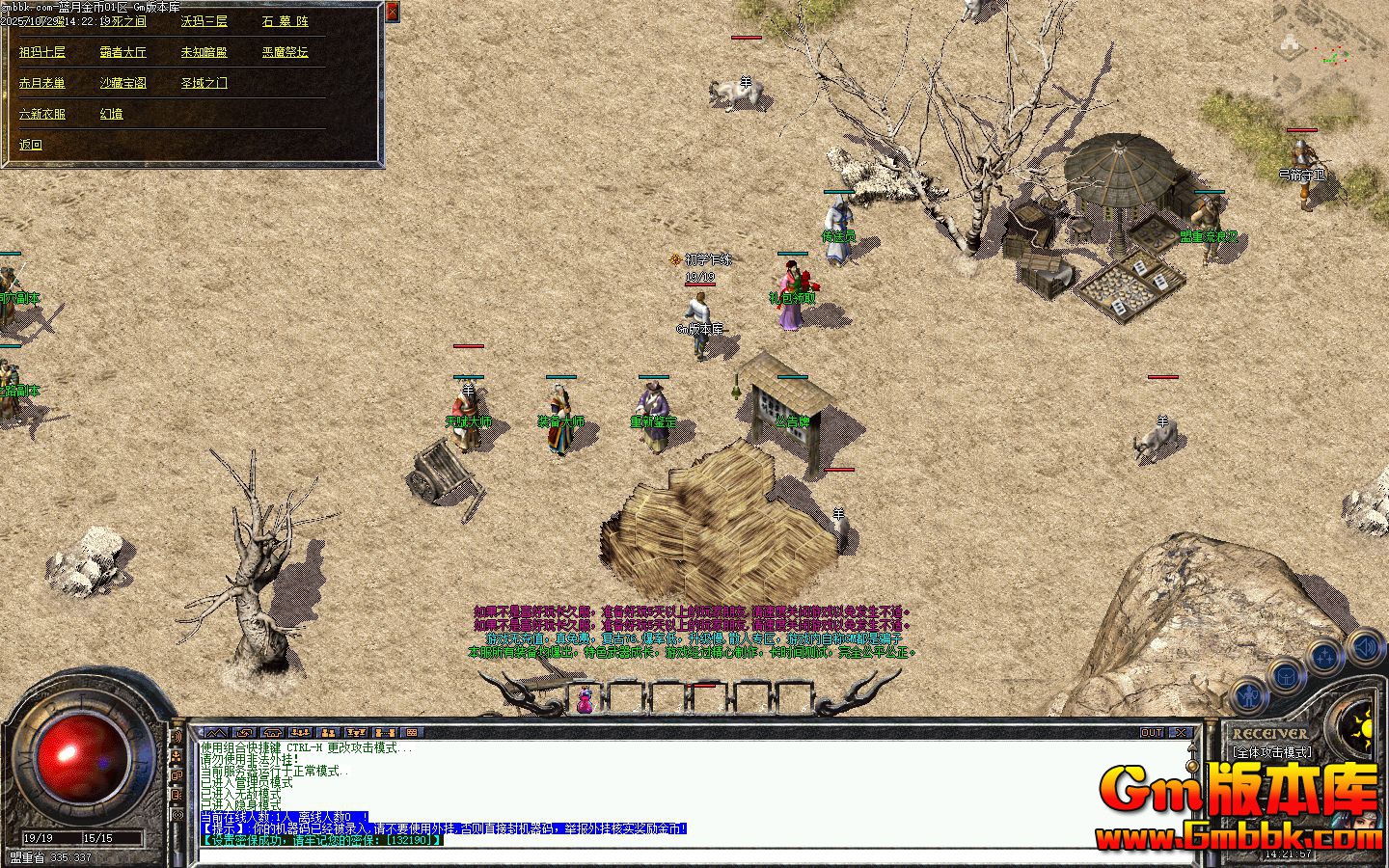Use the pink potion in the belt slot
Screen dimensions: 1389x868
tap(585, 699)
